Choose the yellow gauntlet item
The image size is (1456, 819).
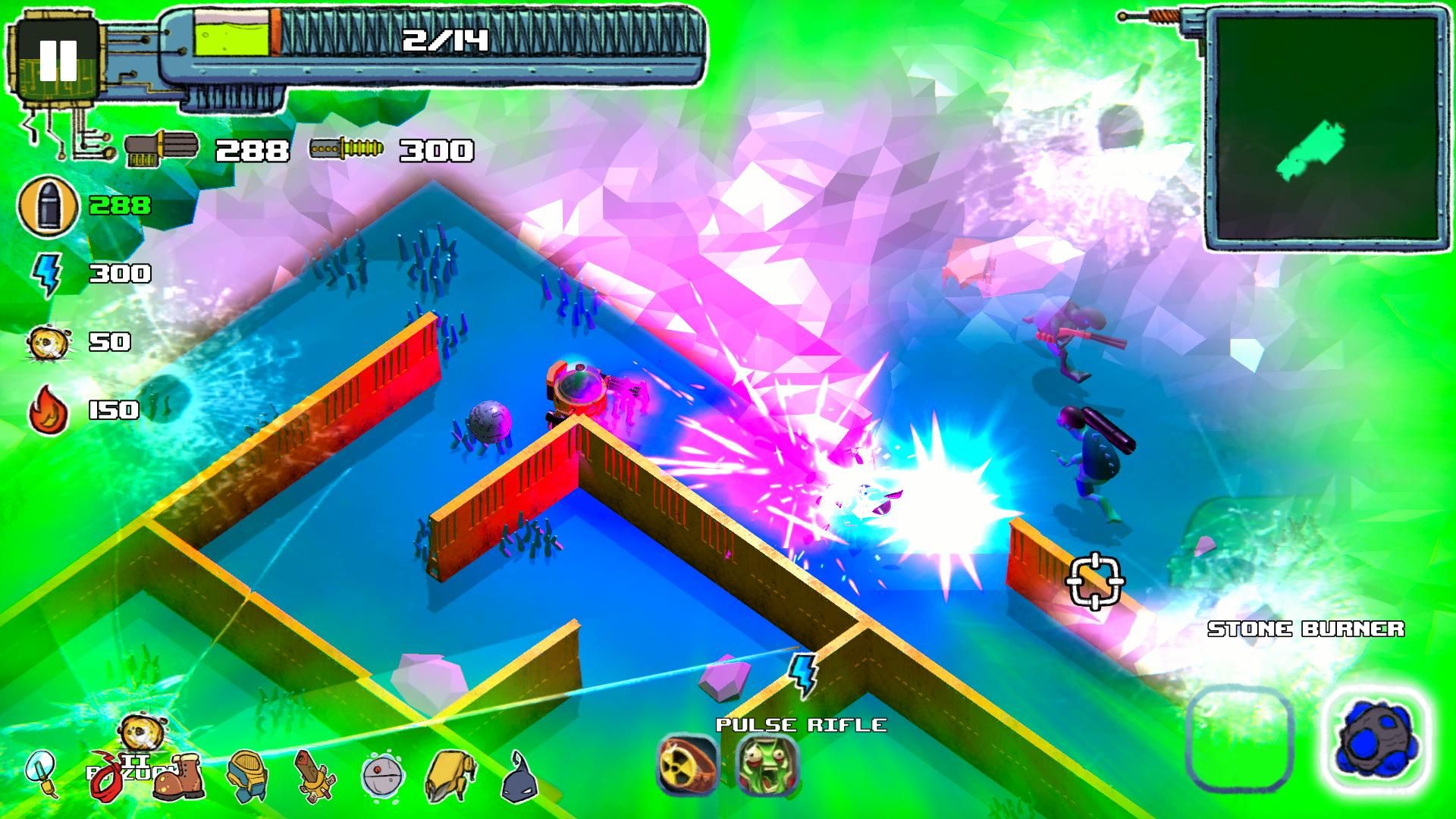pos(450,776)
